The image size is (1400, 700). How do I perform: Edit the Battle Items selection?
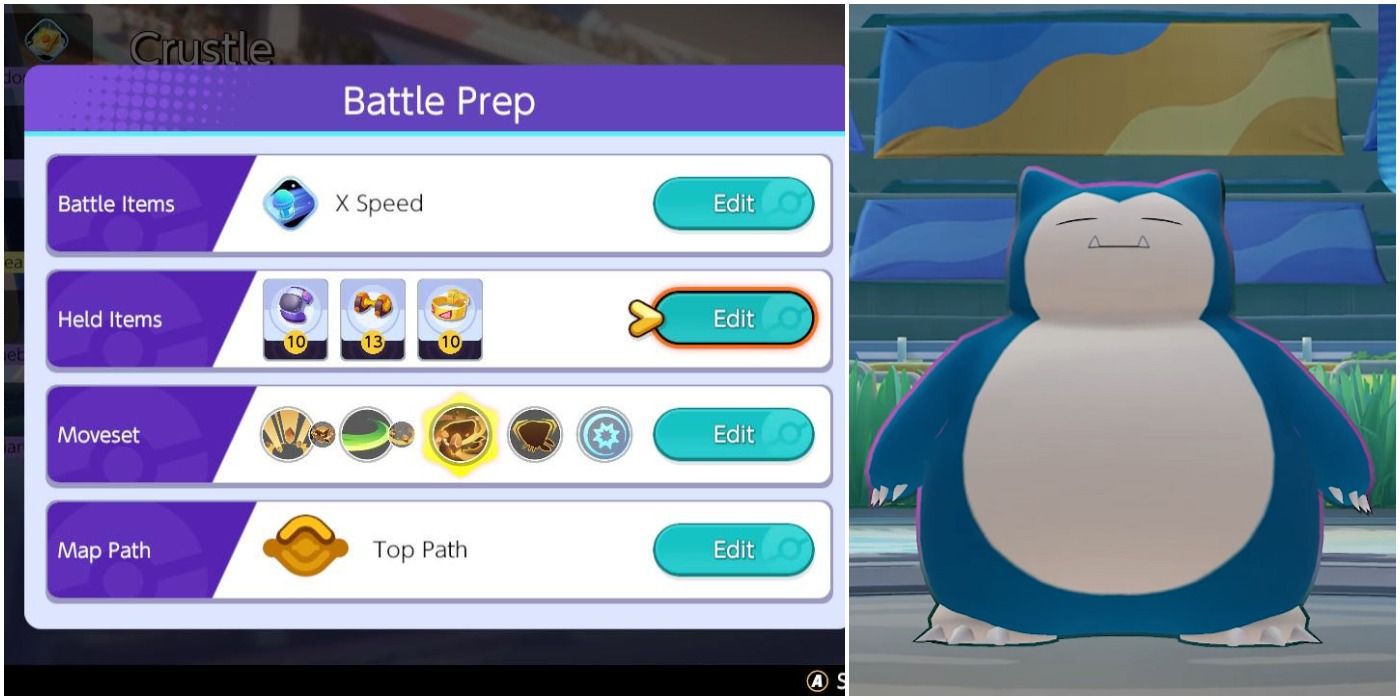(733, 204)
